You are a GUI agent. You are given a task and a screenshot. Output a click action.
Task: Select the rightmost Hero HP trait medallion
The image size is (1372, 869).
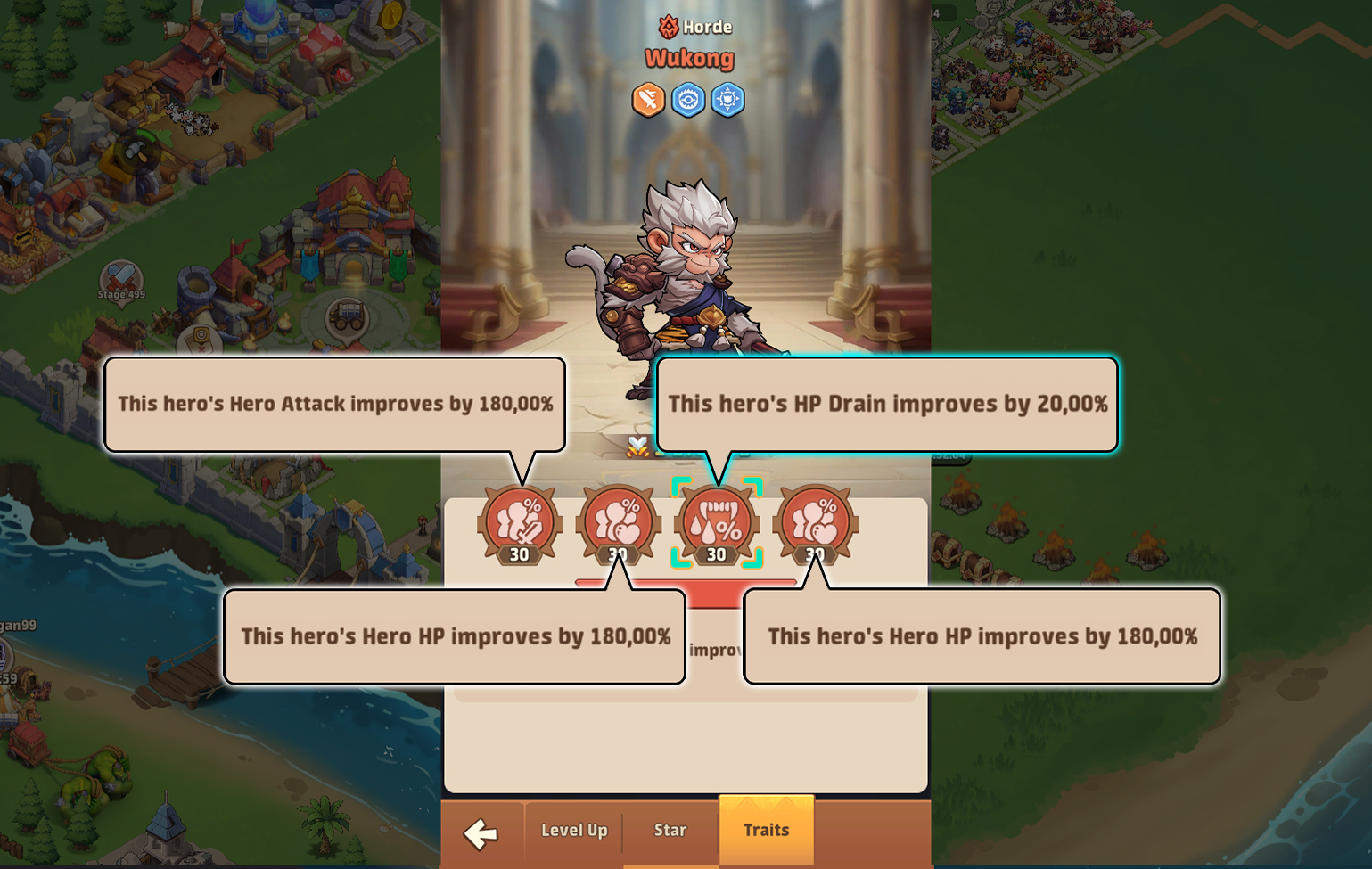814,522
